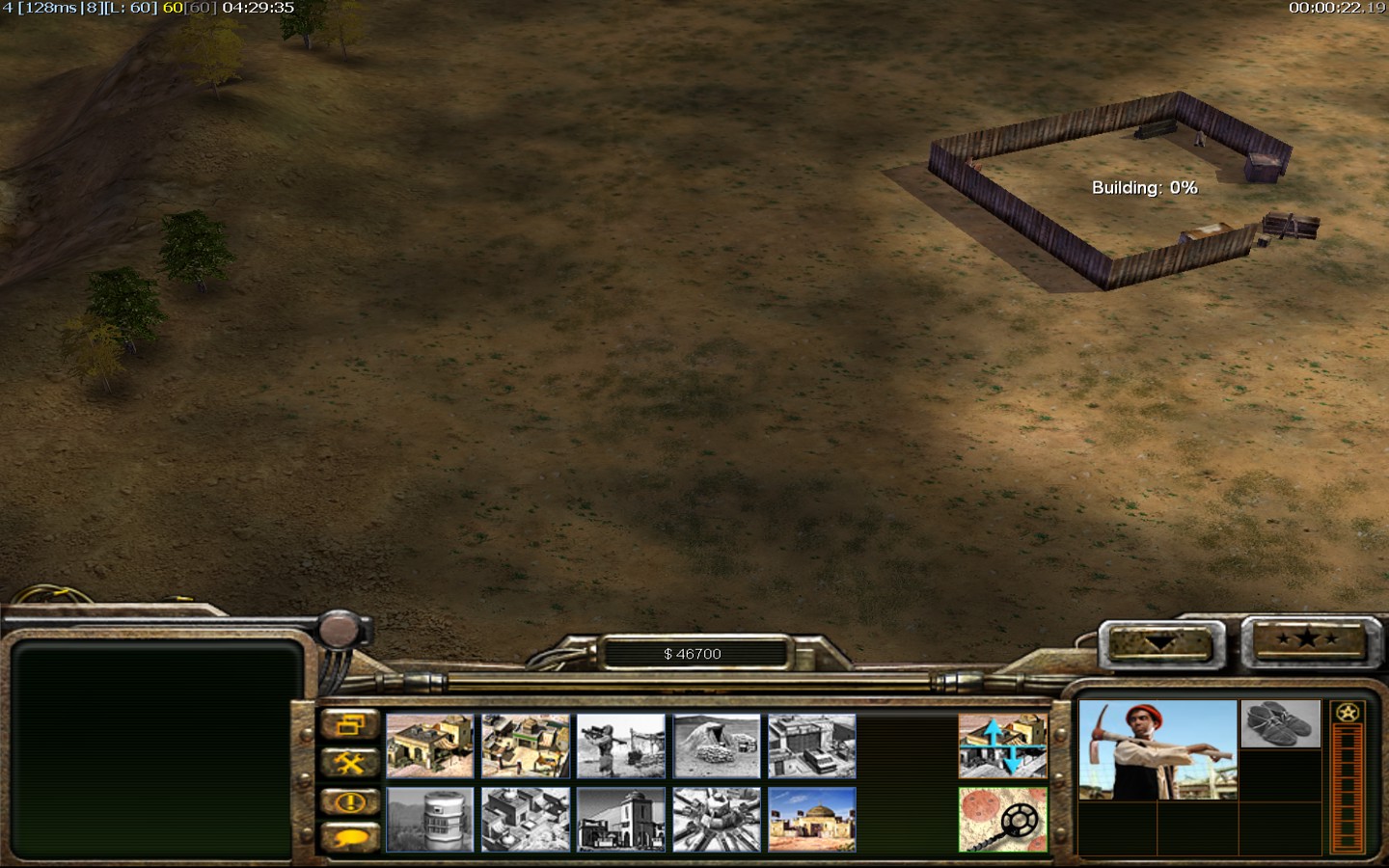1389x868 pixels.
Task: Toggle the fake buildings blue arrows icon
Action: pyautogui.click(x=1003, y=746)
